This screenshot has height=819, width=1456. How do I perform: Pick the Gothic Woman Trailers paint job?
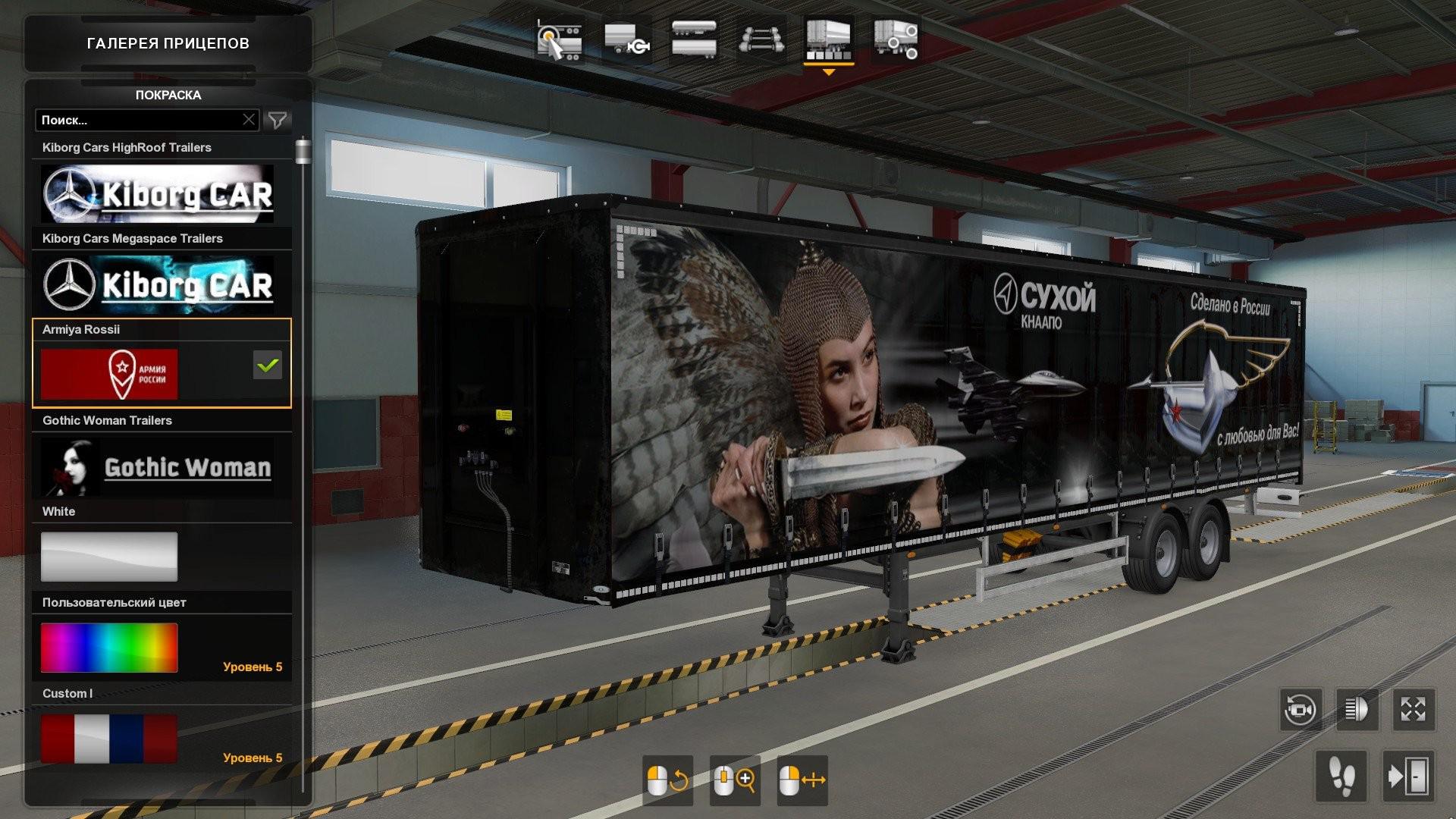[158, 466]
